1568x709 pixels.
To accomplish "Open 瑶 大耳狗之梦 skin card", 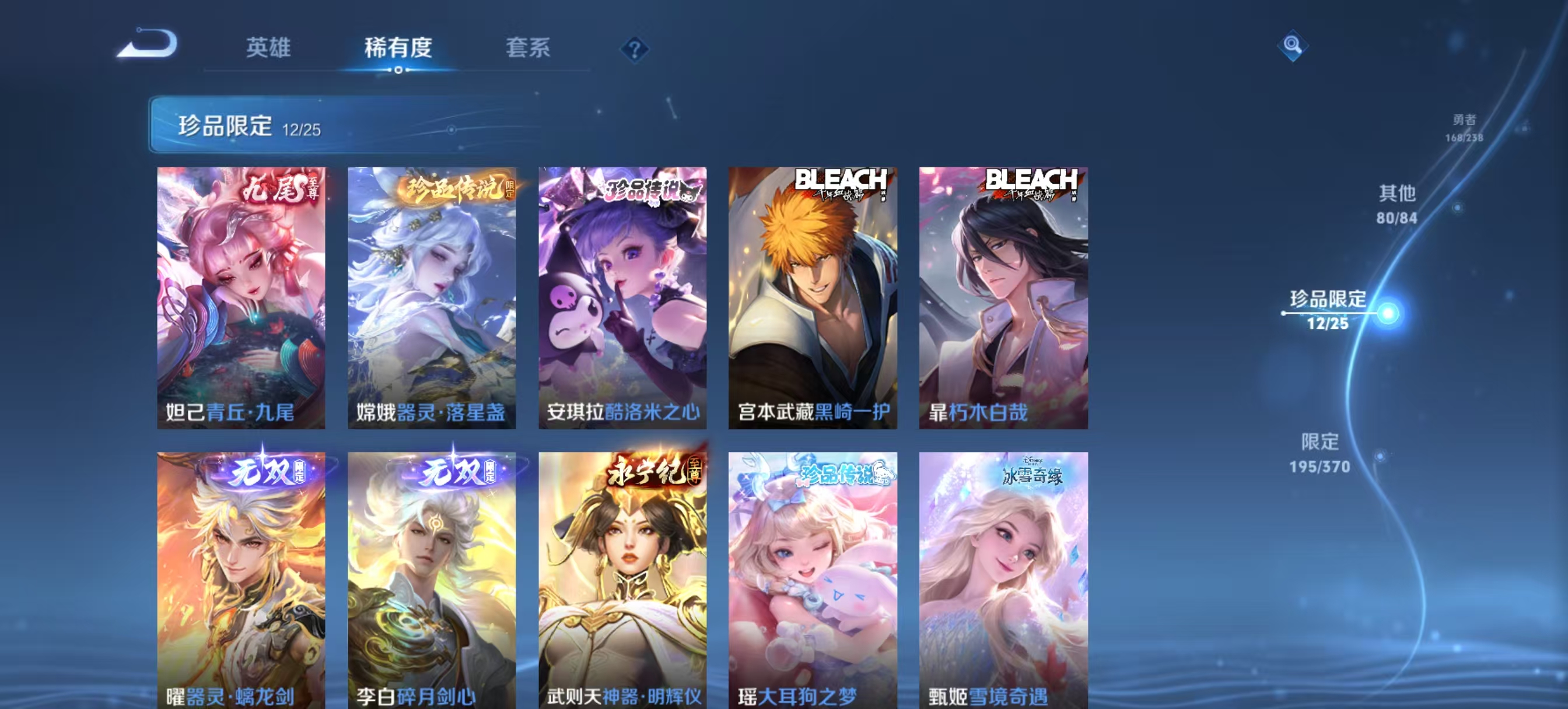I will (813, 580).
